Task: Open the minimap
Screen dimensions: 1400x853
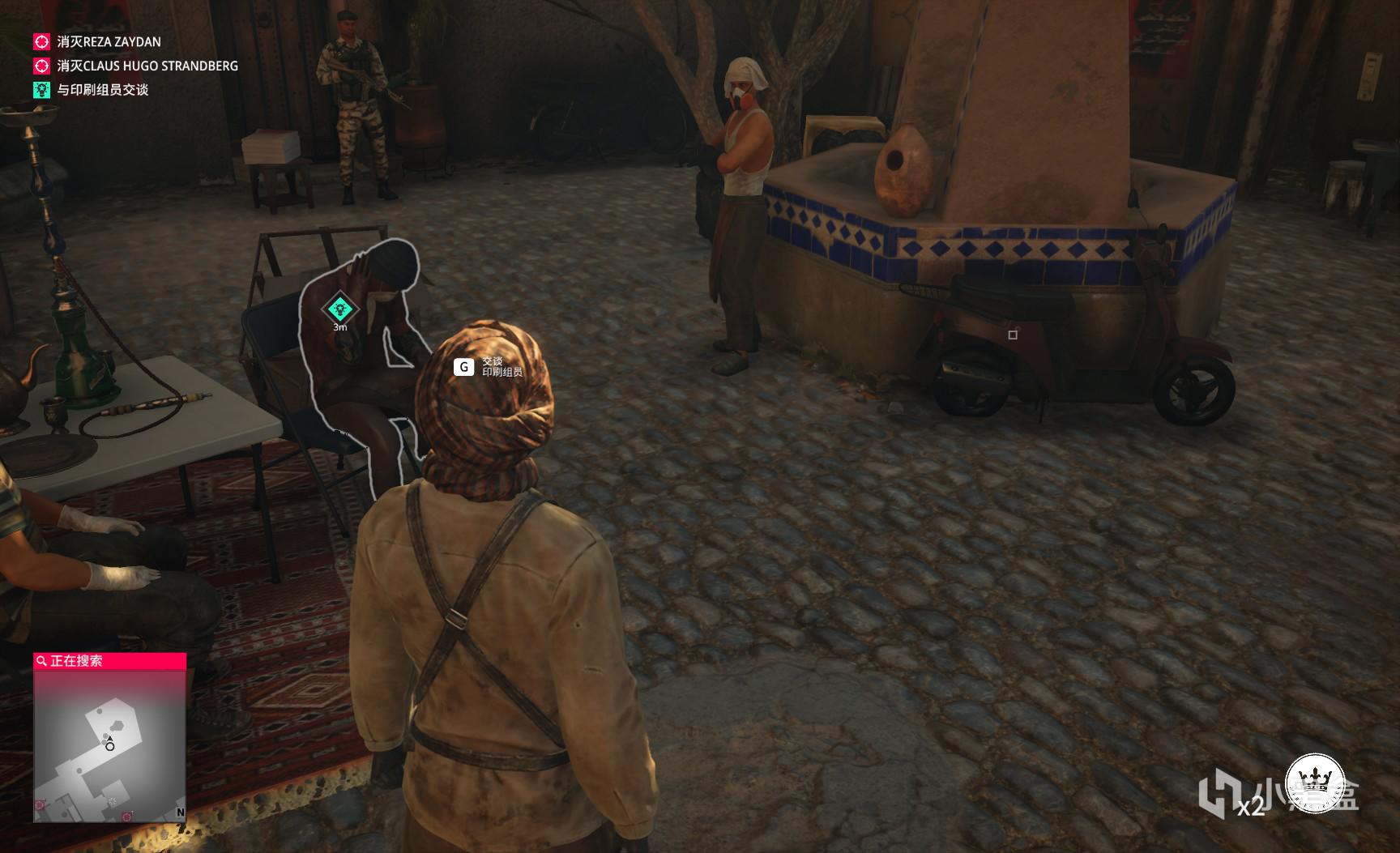Action: coord(110,746)
